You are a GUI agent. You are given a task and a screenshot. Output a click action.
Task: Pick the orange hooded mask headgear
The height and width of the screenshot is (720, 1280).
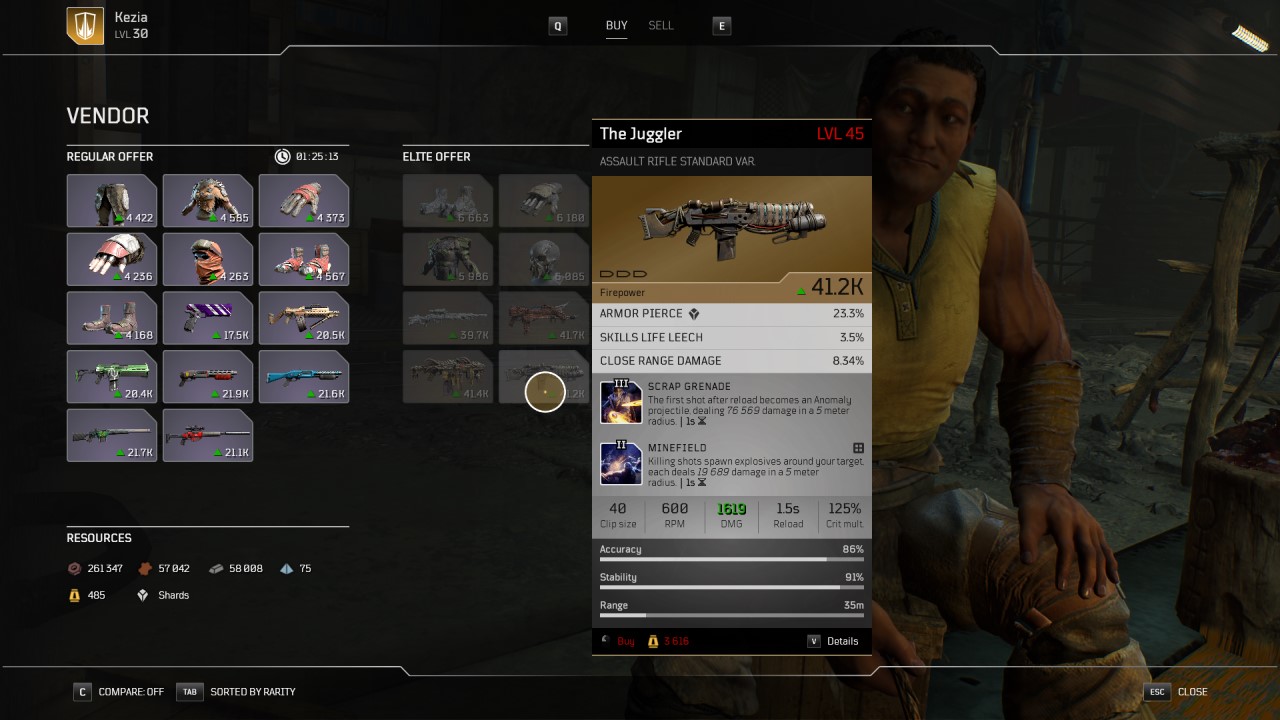point(208,259)
